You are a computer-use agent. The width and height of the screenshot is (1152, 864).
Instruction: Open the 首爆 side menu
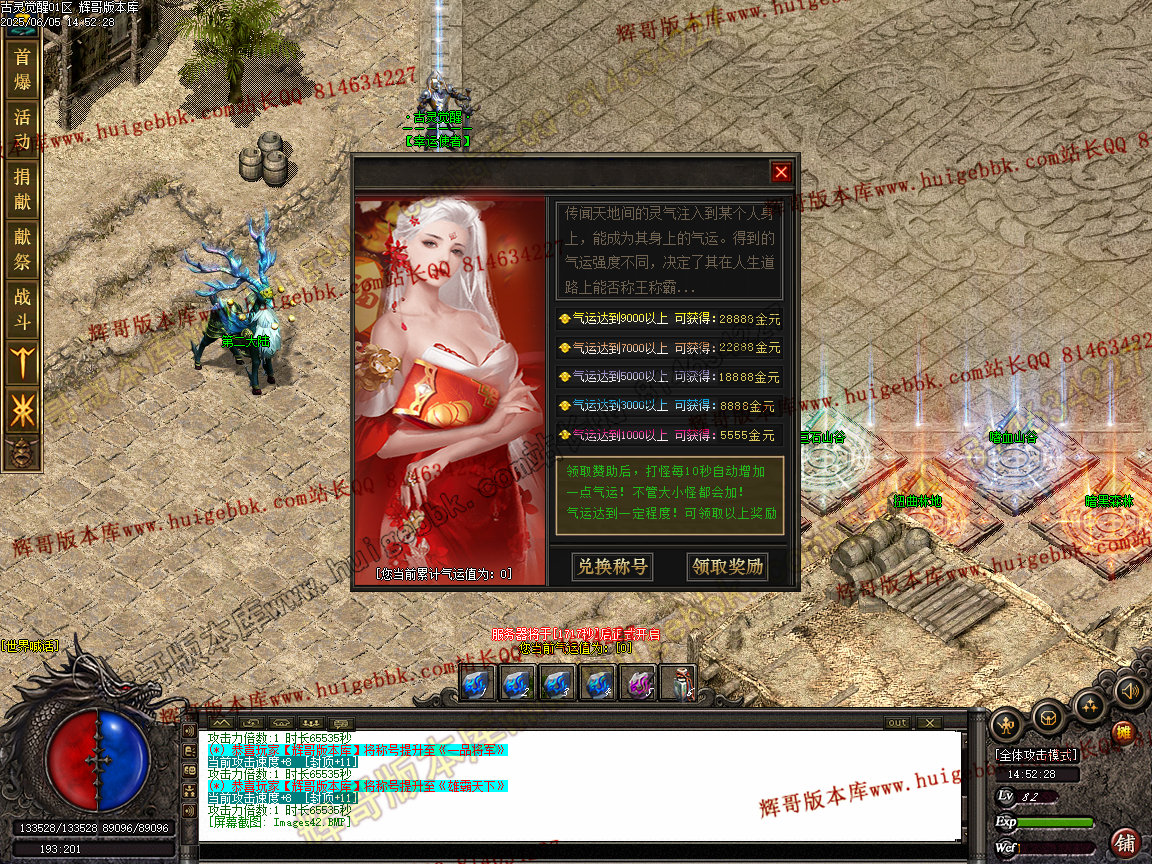coord(22,69)
